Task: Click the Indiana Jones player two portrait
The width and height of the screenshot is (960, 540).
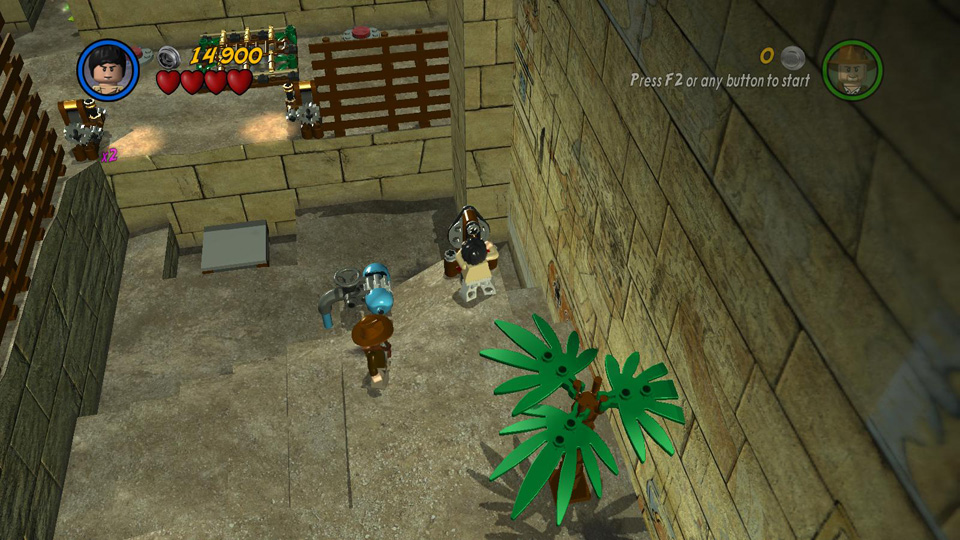Action: coord(852,70)
